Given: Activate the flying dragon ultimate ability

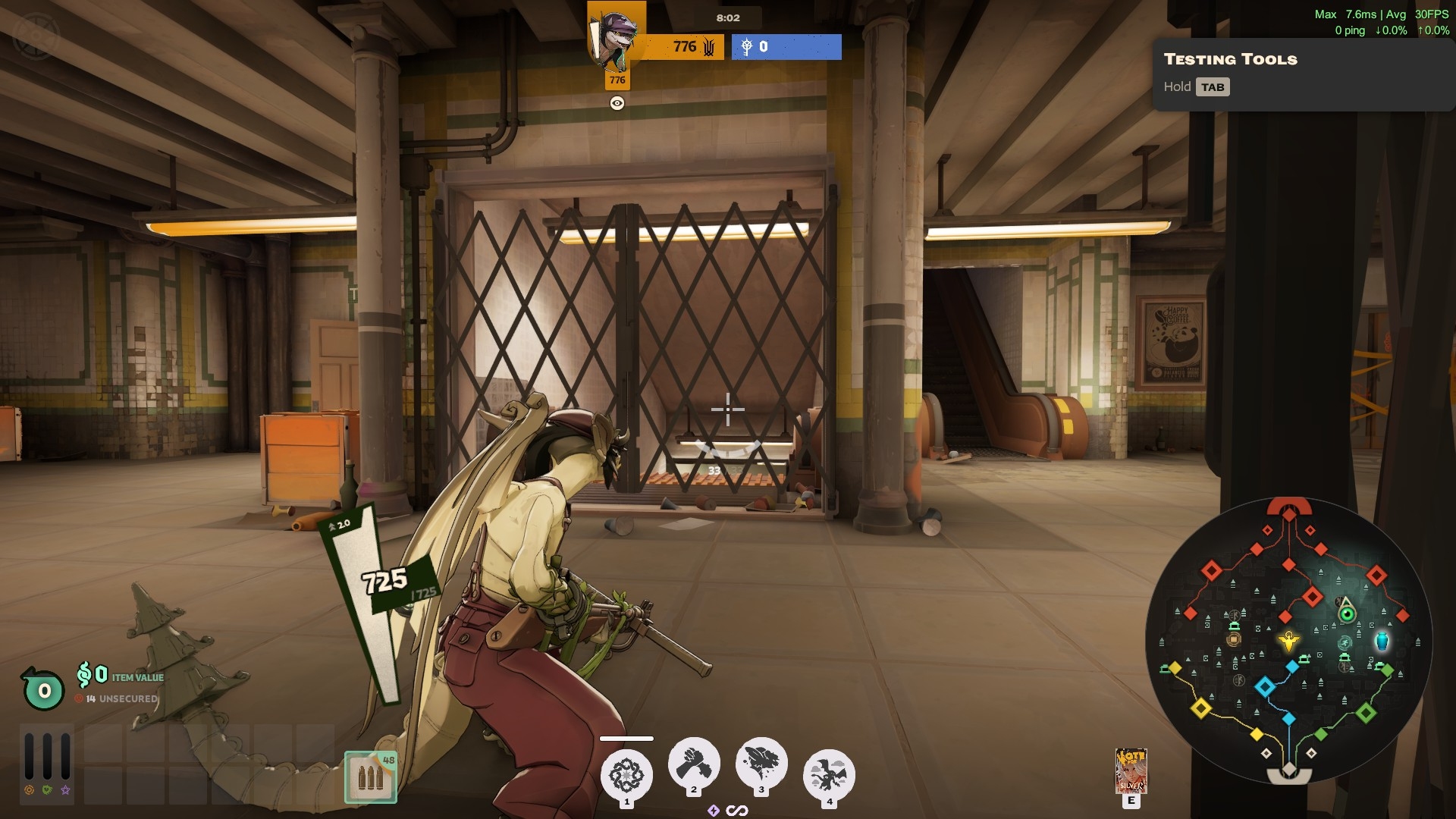Looking at the screenshot, I should [x=829, y=774].
